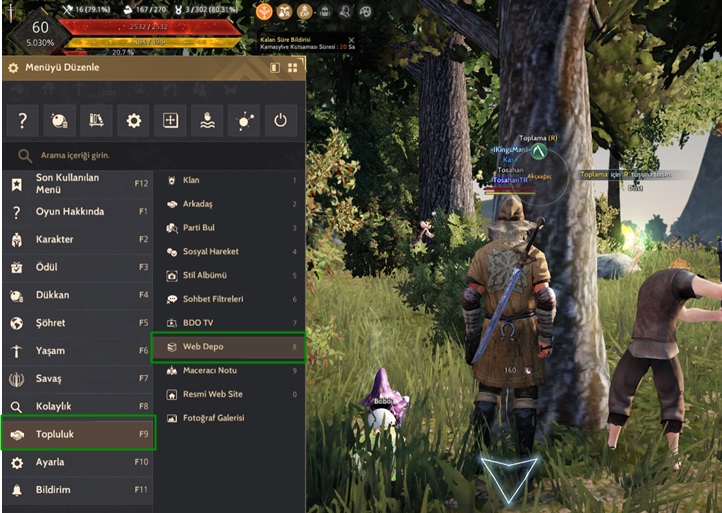Open Stil Albümü
The image size is (722, 513).
click(x=228, y=275)
